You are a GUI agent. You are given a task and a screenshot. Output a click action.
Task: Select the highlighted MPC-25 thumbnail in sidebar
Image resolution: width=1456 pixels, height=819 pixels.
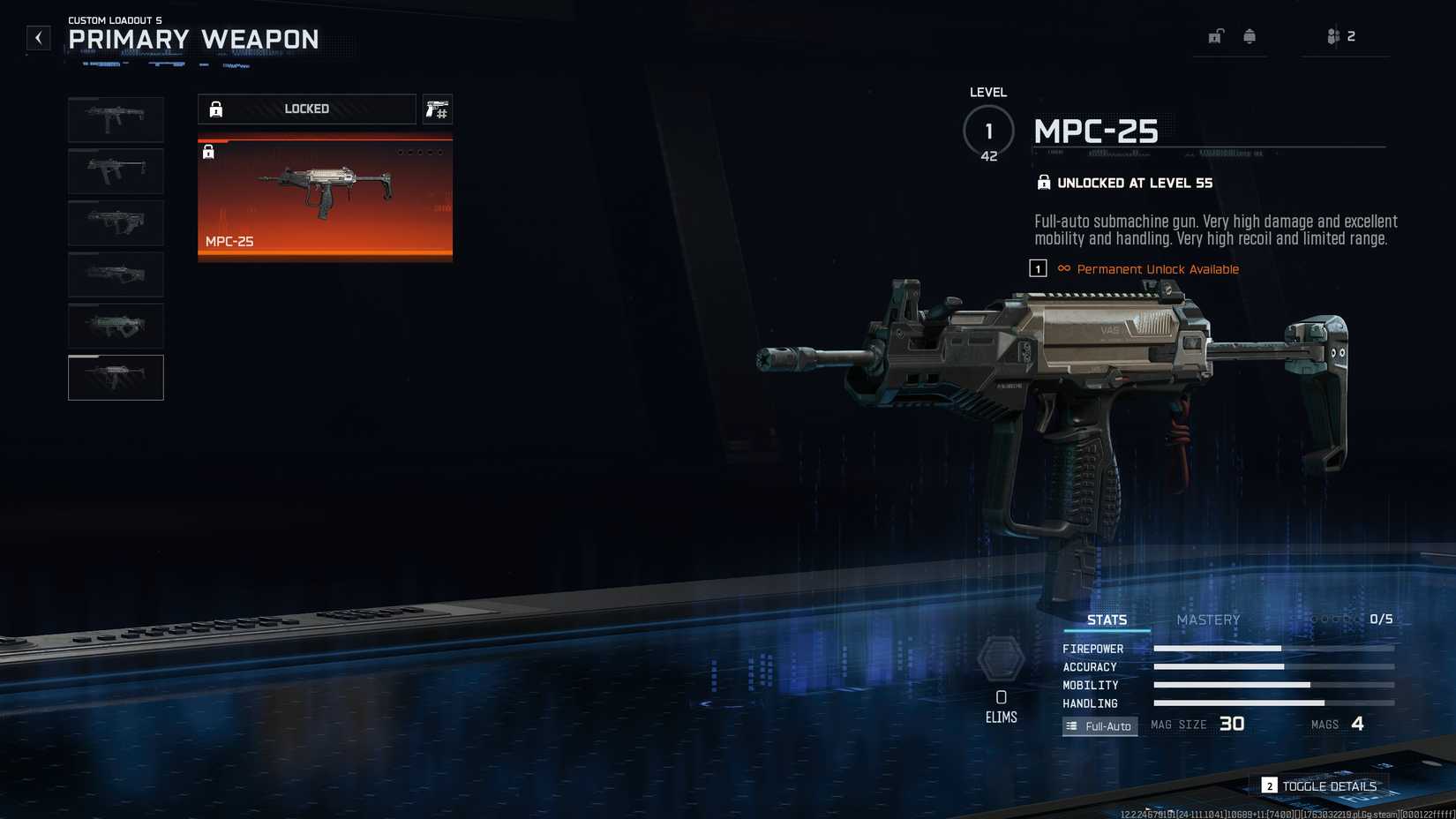click(116, 377)
